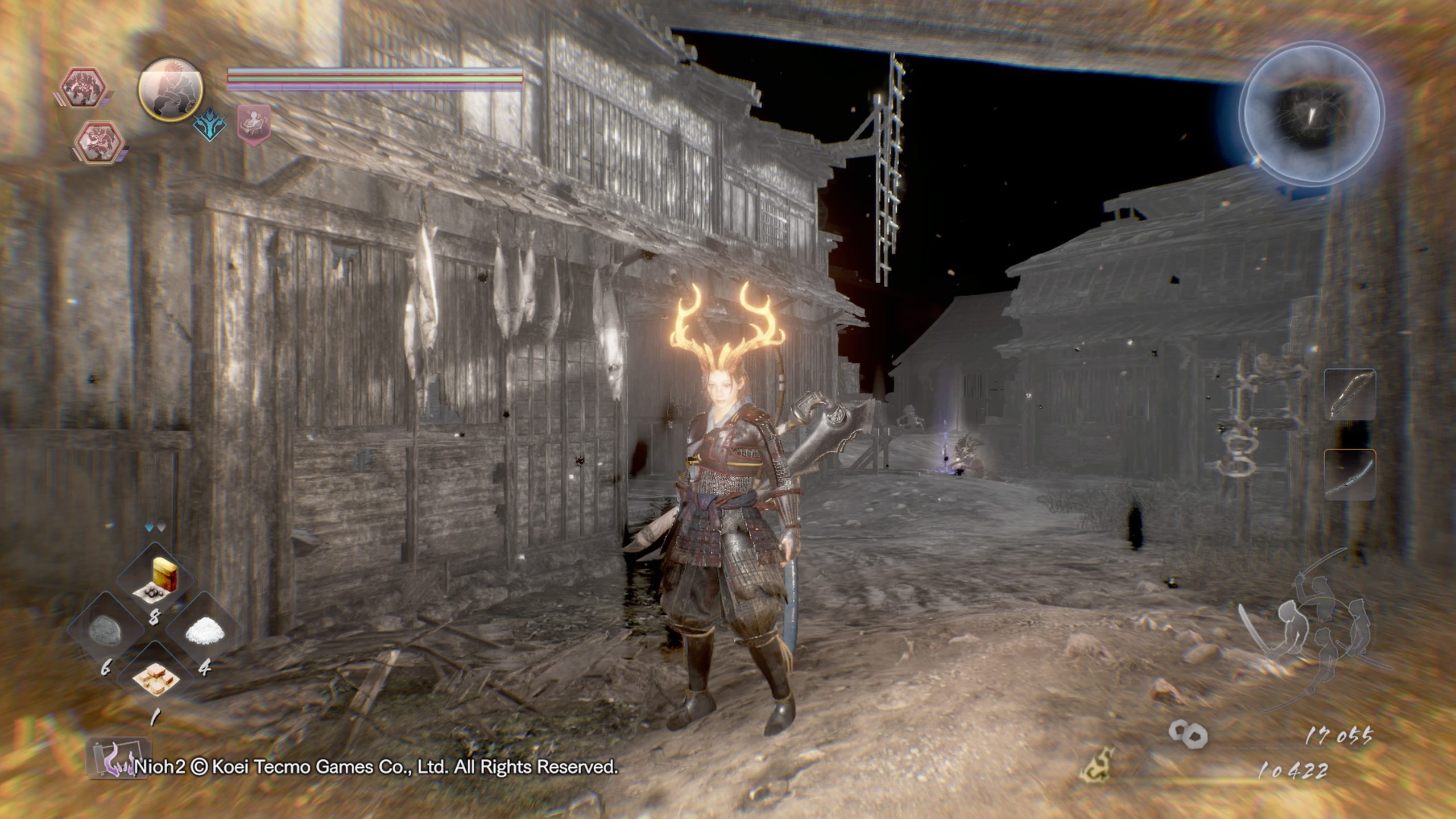Select the curved blade lower weapon slot
The height and width of the screenshot is (819, 1456).
[x=1350, y=475]
